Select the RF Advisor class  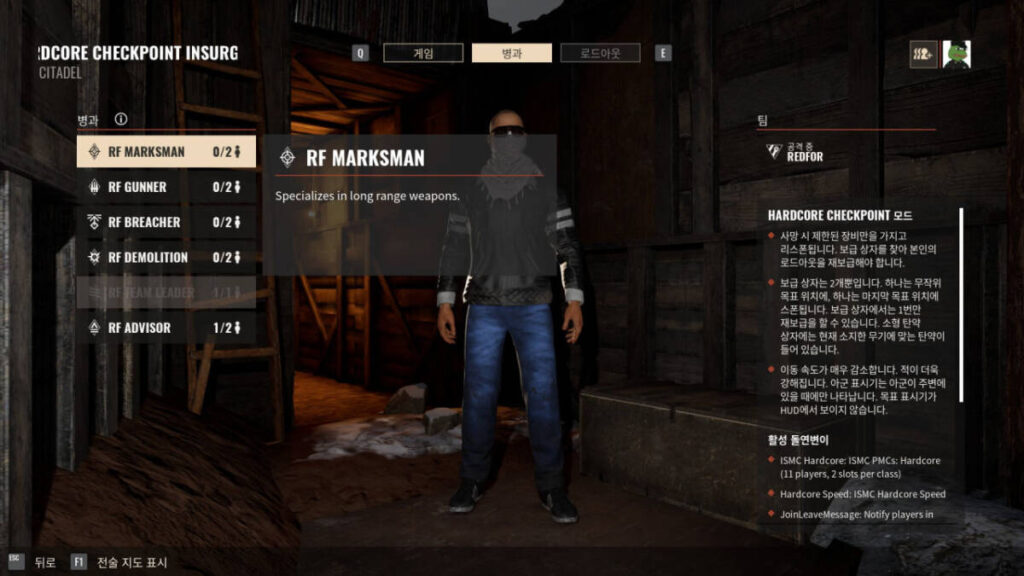pos(166,328)
